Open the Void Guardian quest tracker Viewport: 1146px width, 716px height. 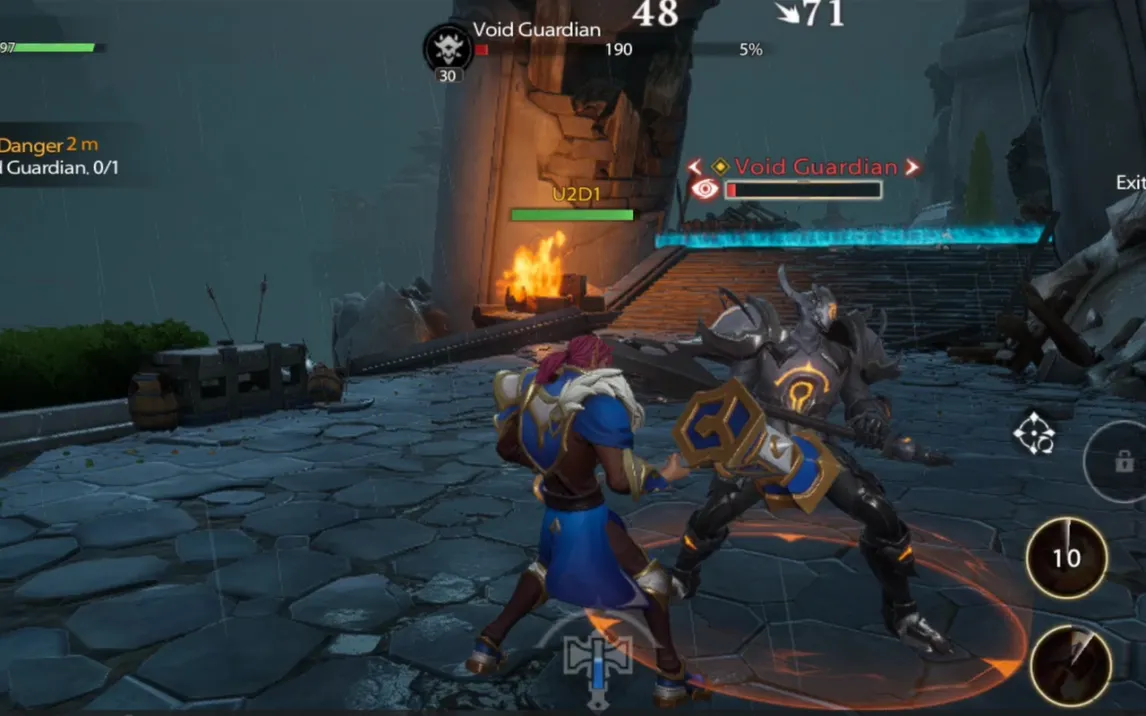tap(60, 157)
